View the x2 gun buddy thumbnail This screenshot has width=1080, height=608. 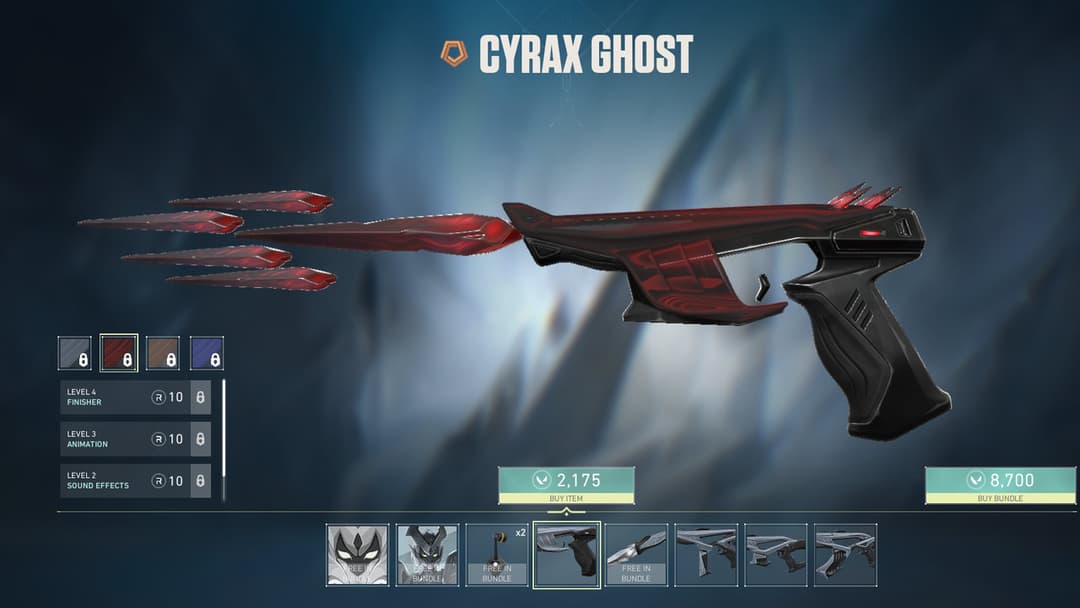click(497, 554)
